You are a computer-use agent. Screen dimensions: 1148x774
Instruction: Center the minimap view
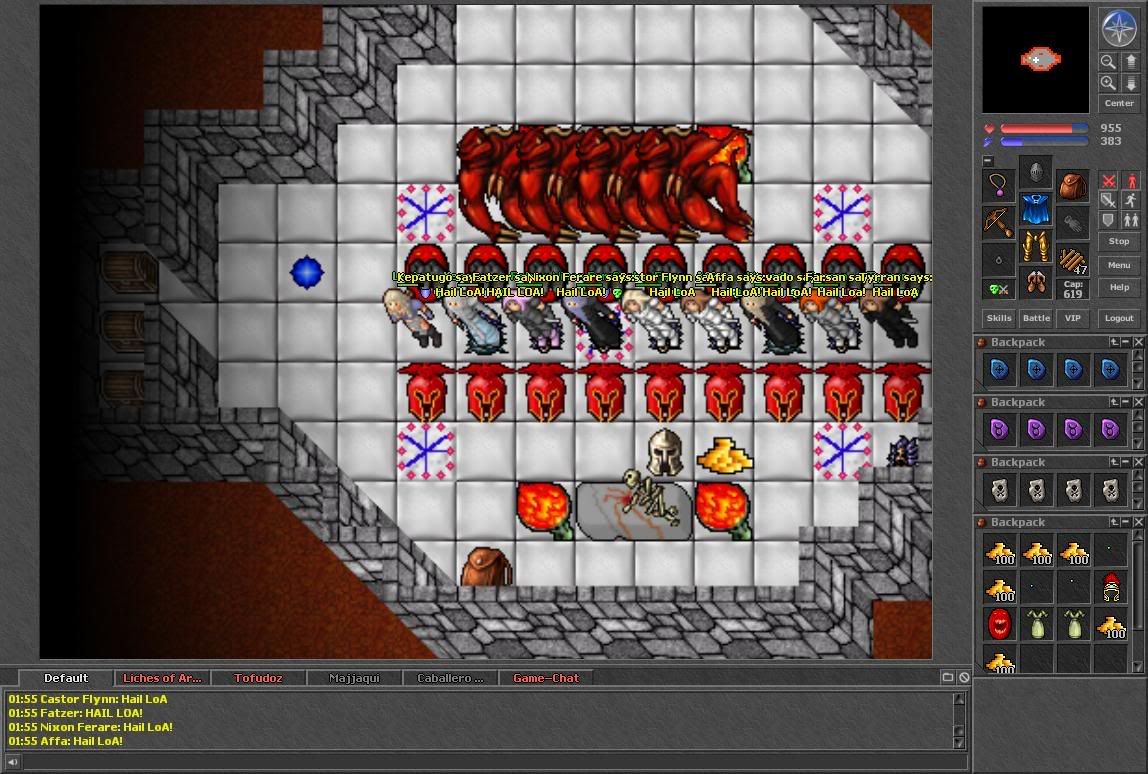[1119, 103]
